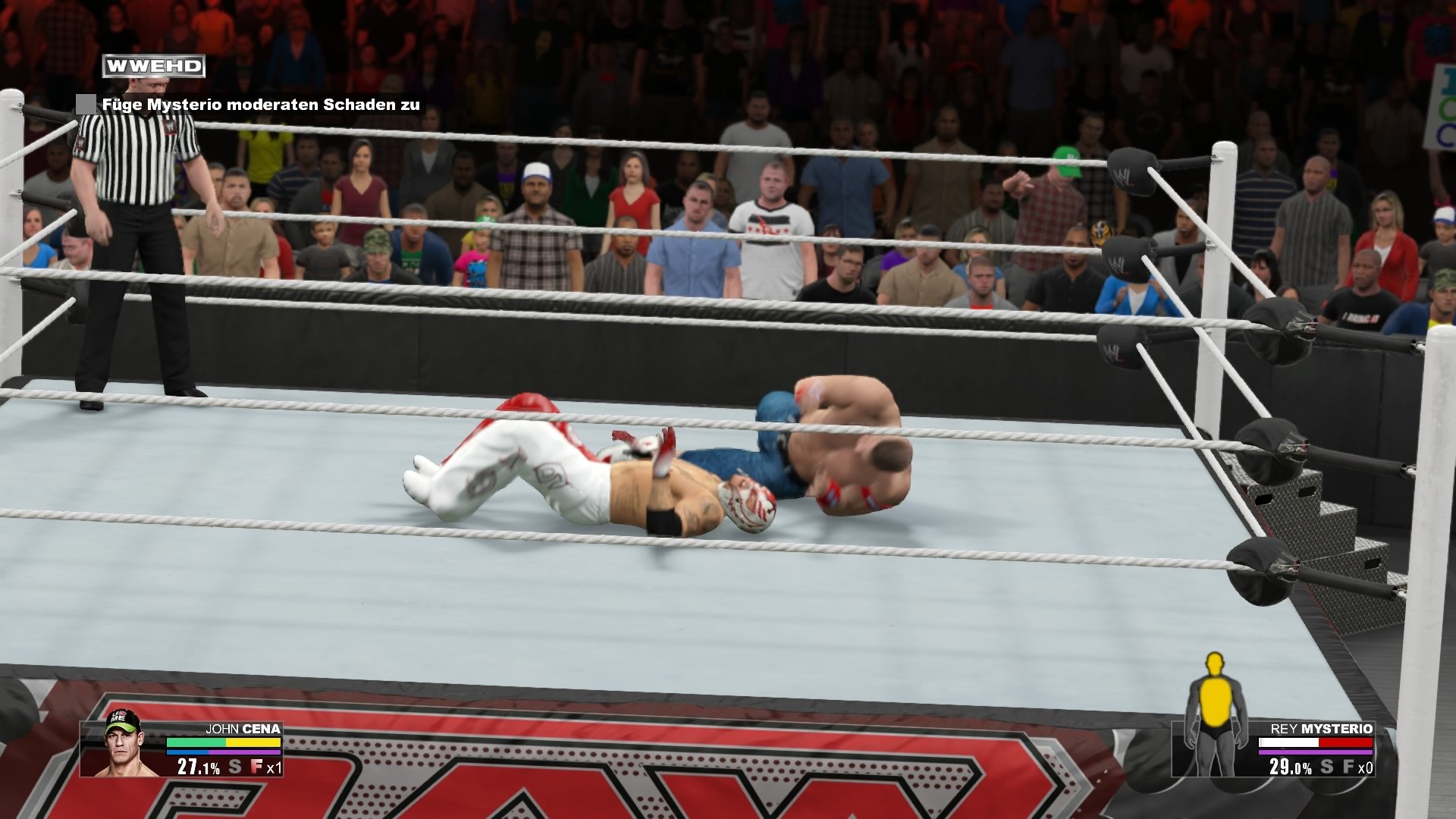Click the WWEHD broadcast logo

coord(152,66)
